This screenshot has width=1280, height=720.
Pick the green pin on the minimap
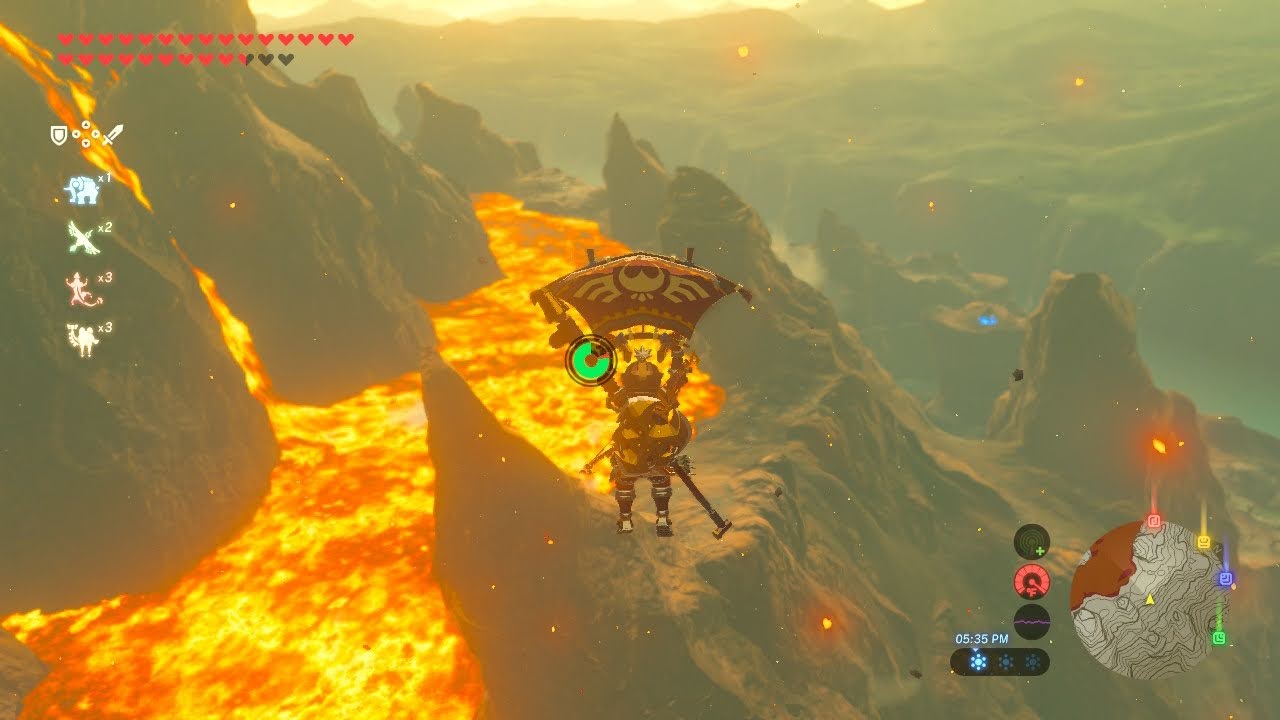tap(1219, 637)
